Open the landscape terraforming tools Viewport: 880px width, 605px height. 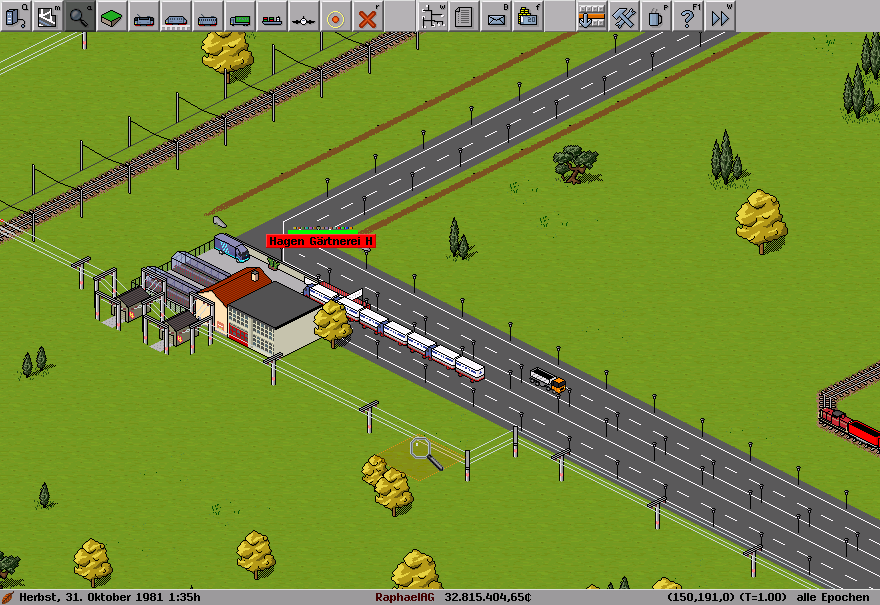pos(112,16)
